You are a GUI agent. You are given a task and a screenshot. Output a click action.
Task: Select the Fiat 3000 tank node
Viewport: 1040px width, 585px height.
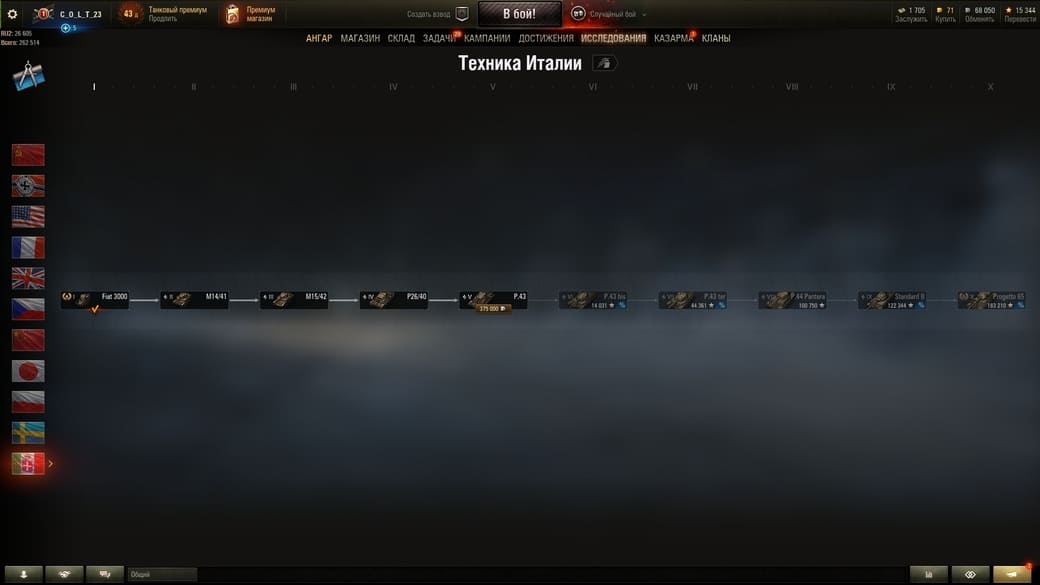click(x=95, y=299)
